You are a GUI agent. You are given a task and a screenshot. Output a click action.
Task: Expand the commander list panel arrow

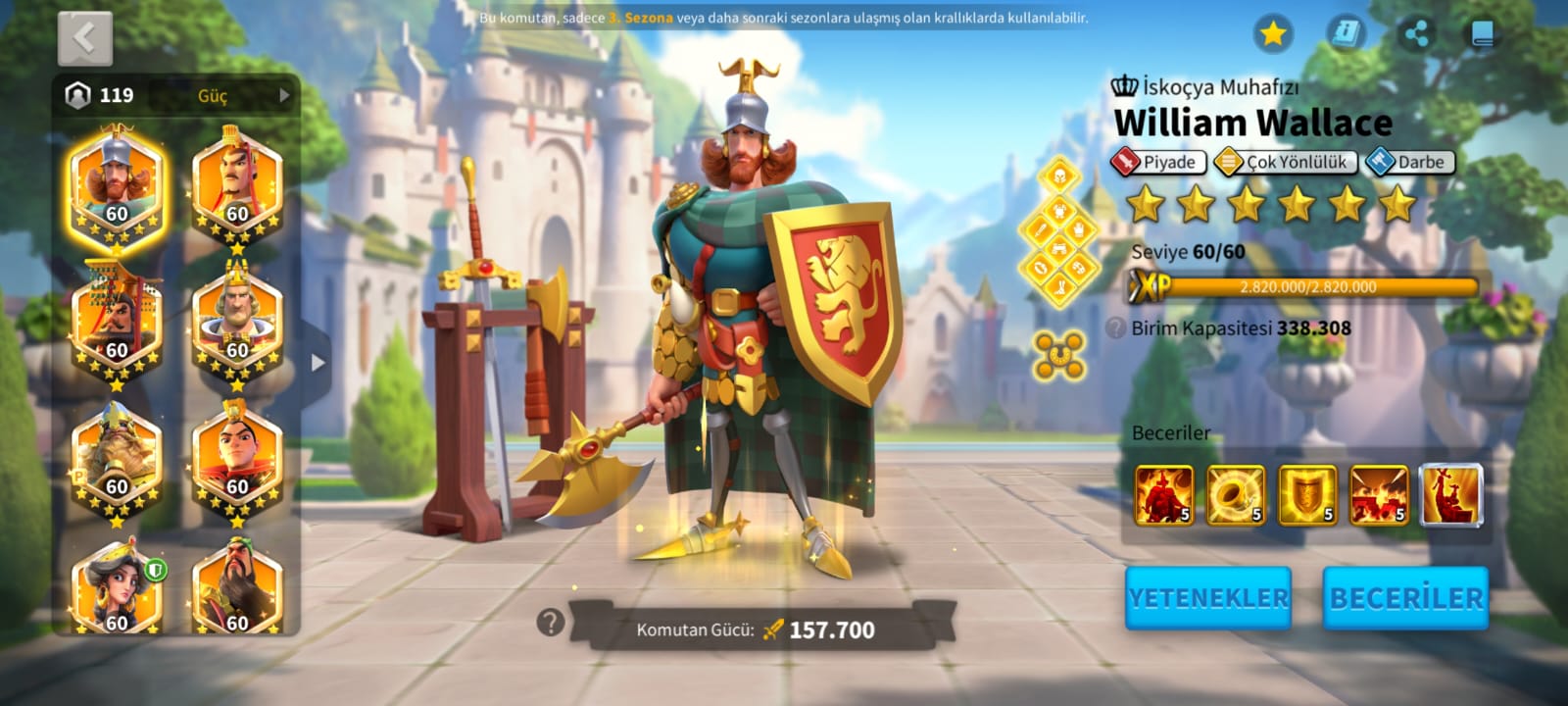[317, 362]
